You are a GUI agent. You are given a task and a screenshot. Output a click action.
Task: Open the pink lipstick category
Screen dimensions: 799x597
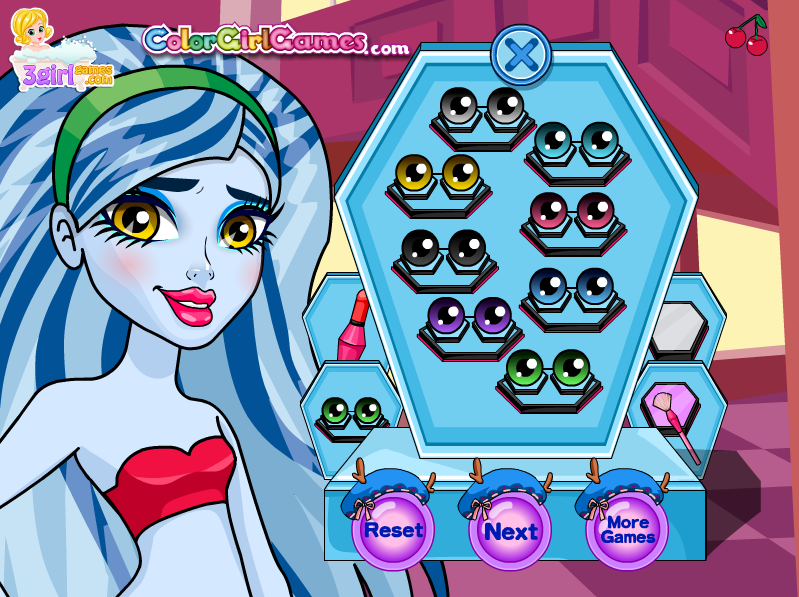(x=352, y=326)
